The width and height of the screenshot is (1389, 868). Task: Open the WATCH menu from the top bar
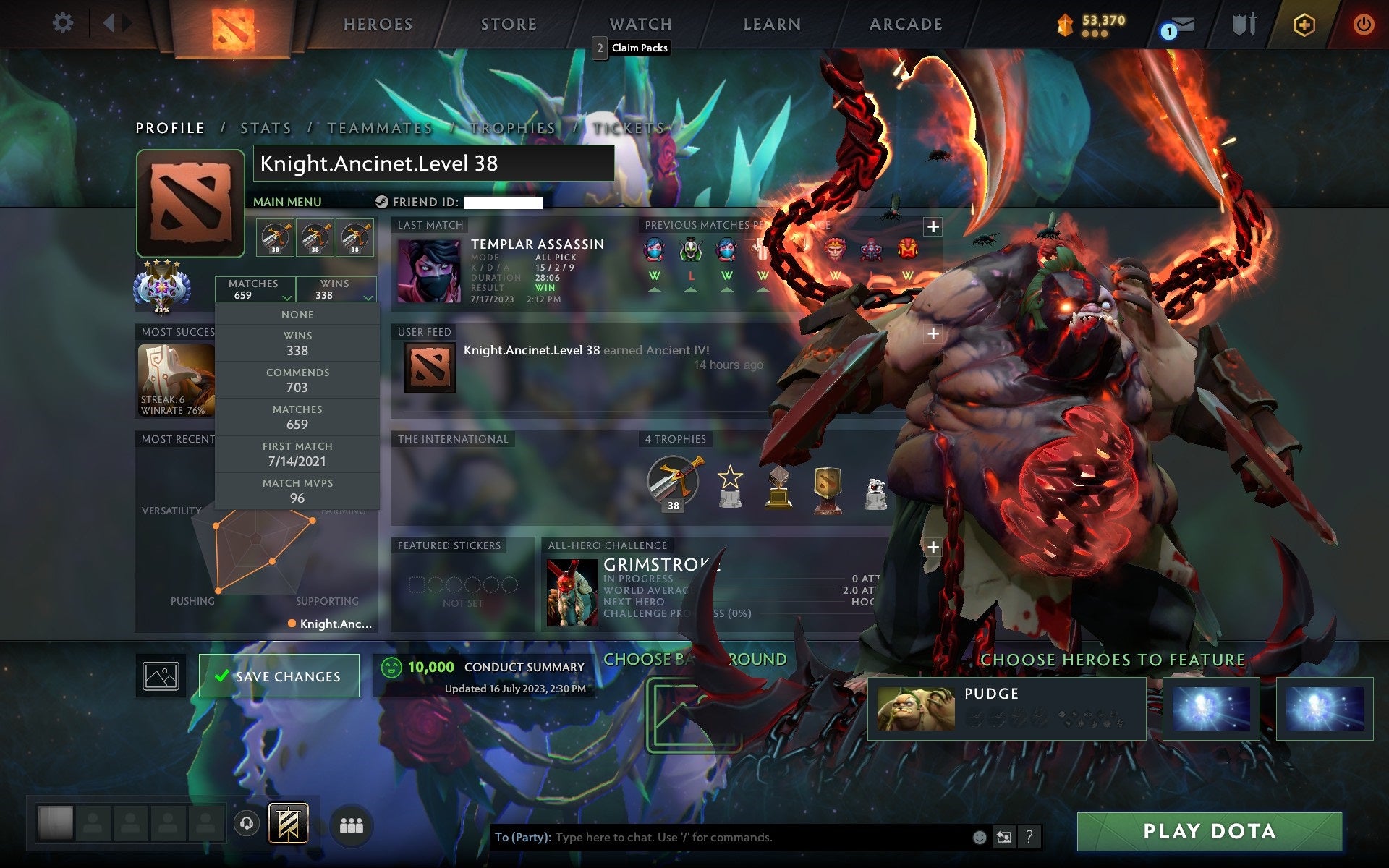(640, 24)
